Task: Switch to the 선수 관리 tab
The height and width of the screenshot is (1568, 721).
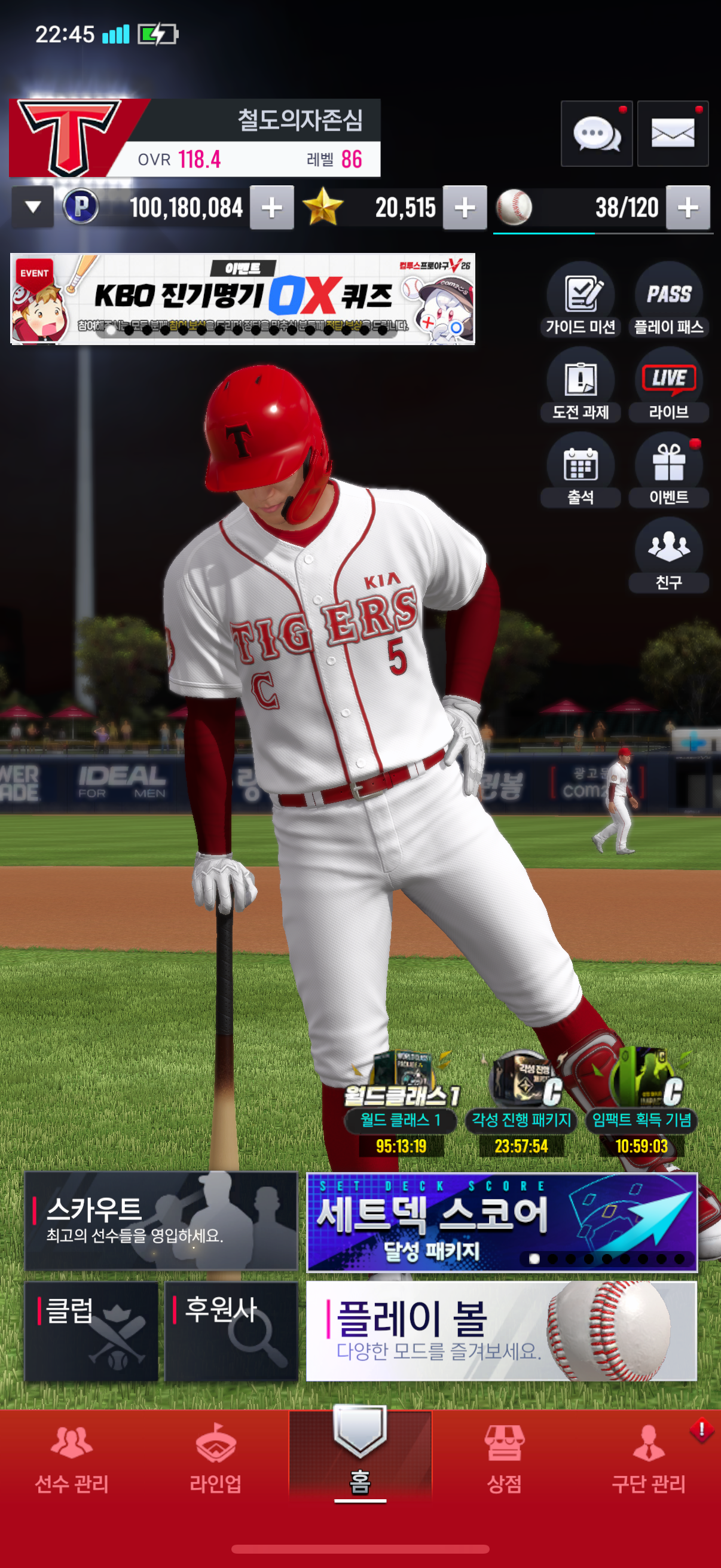Action: pyautogui.click(x=72, y=1461)
